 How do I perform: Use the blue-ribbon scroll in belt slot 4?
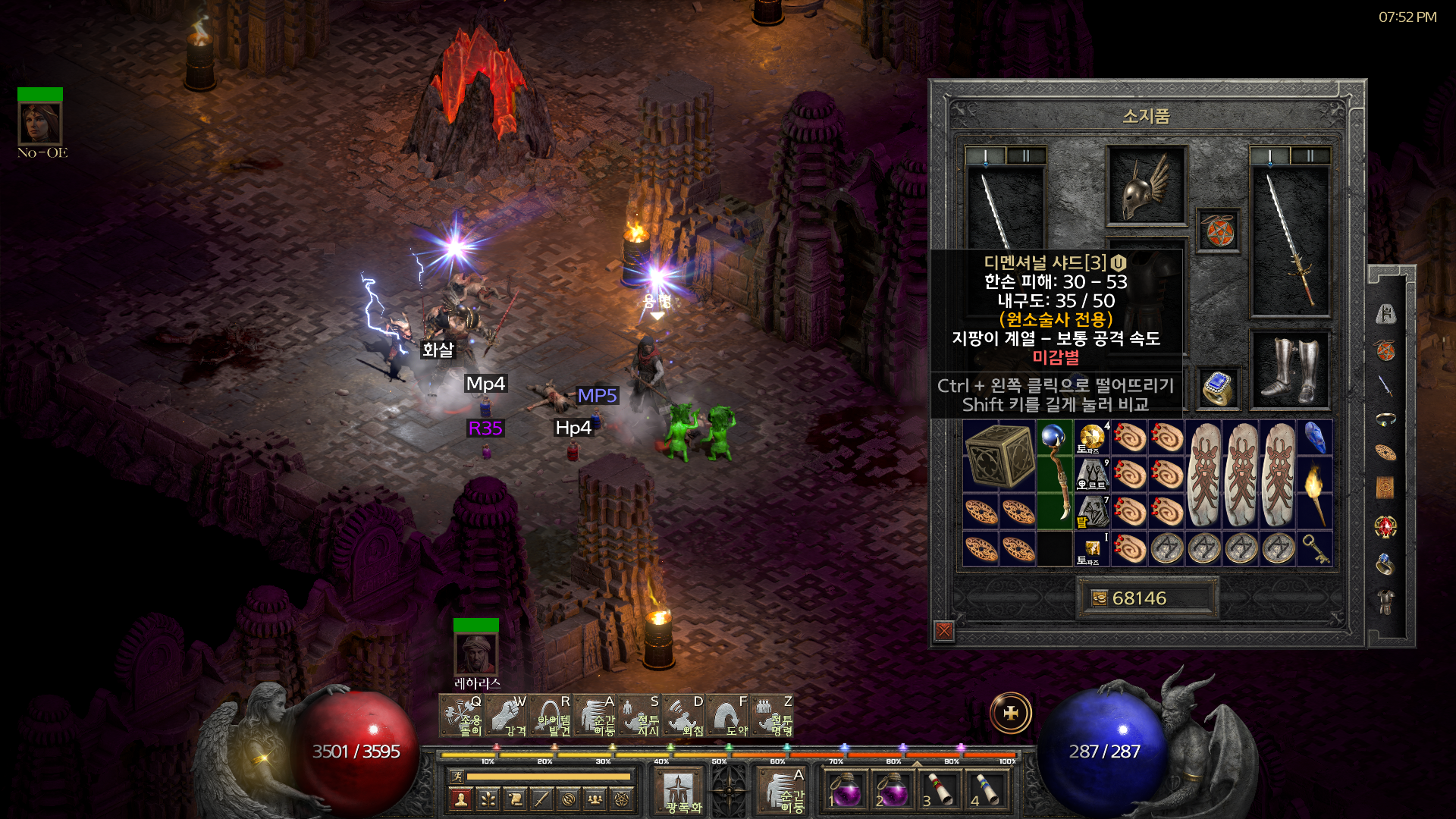pyautogui.click(x=986, y=789)
